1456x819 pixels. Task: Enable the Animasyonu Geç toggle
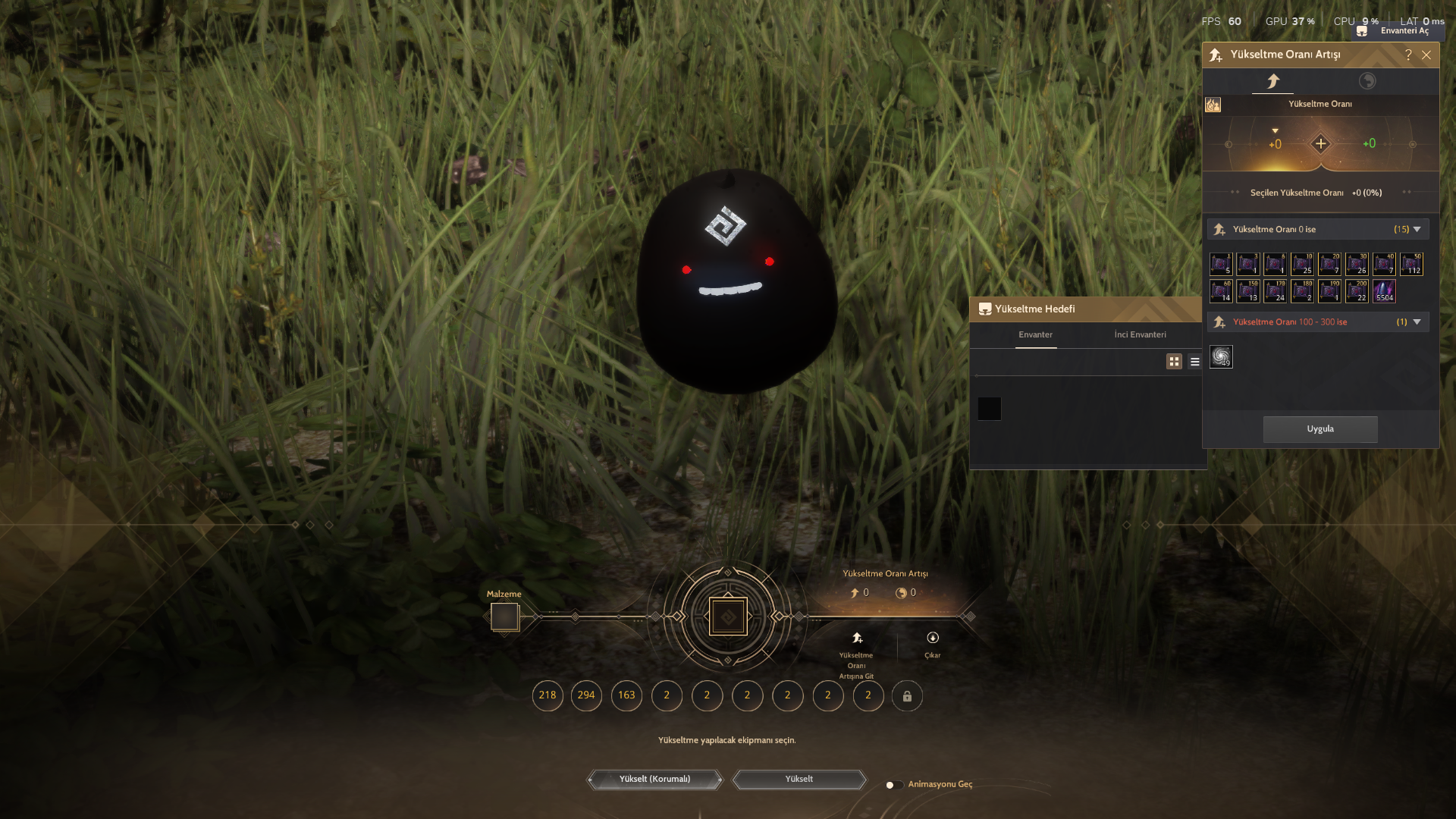893,785
